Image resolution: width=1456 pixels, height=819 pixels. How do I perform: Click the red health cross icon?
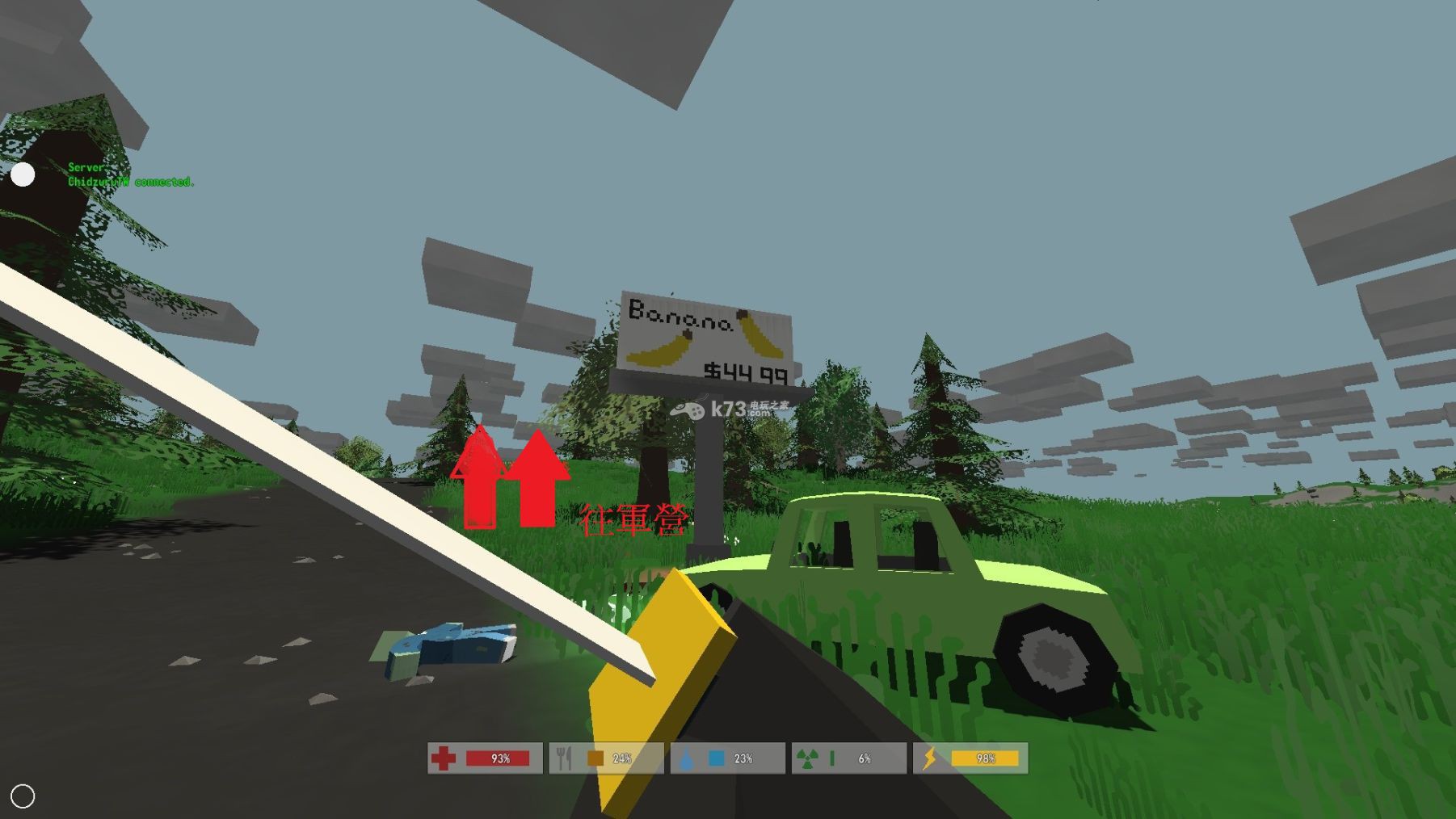pos(444,758)
